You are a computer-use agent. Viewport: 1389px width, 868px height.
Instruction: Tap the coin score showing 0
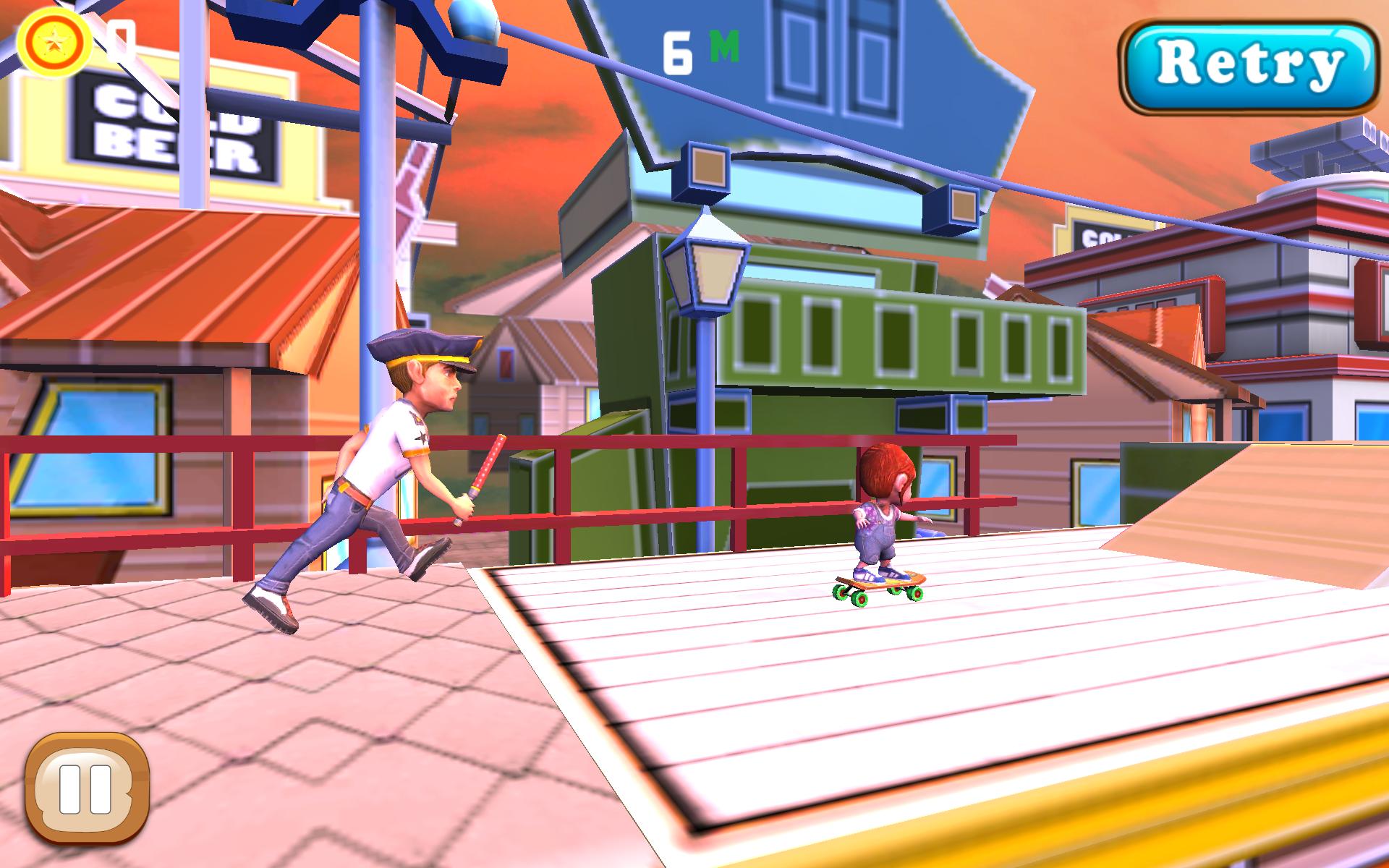point(122,40)
